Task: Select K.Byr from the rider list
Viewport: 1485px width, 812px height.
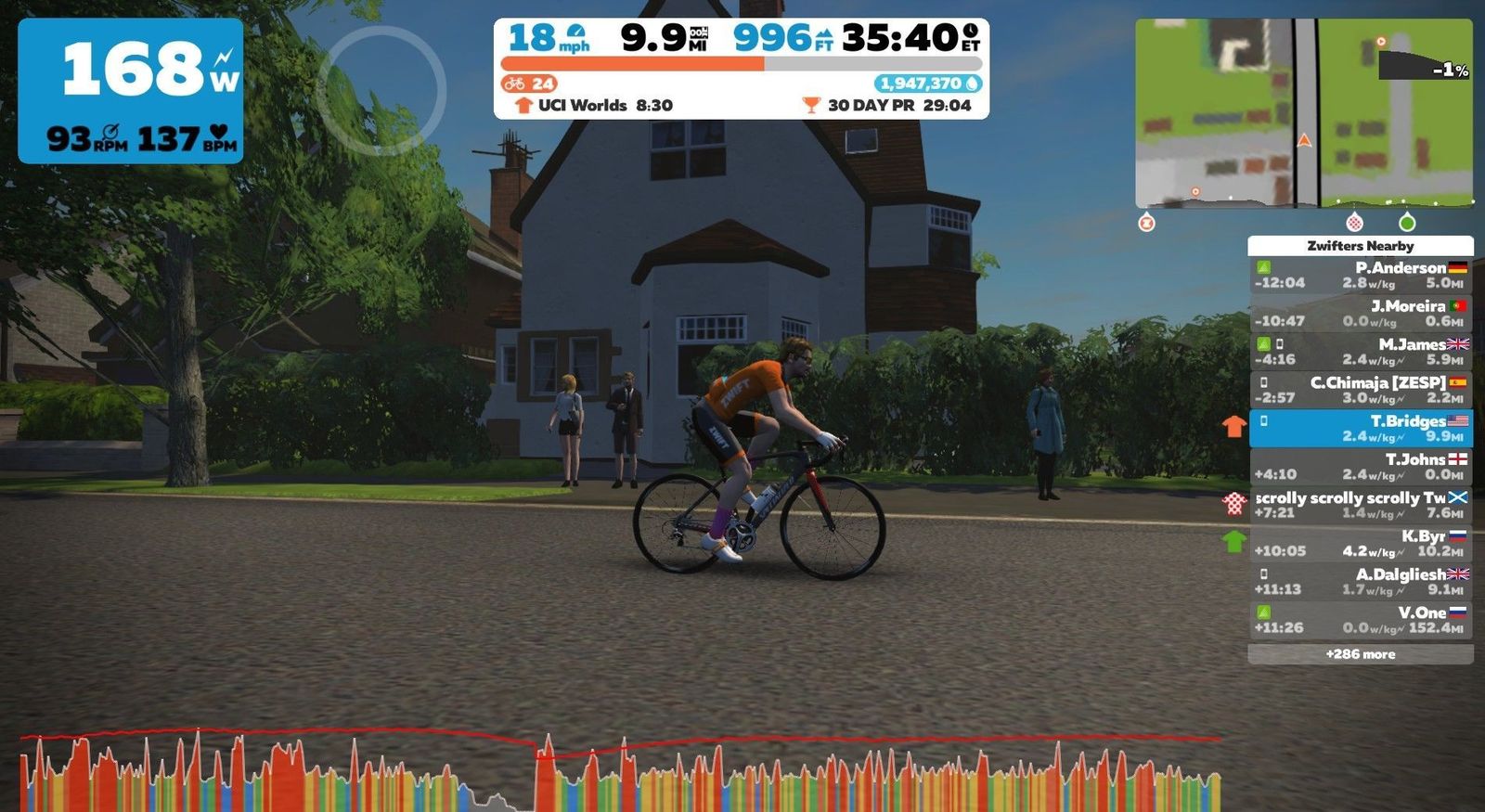Action: [x=1361, y=543]
